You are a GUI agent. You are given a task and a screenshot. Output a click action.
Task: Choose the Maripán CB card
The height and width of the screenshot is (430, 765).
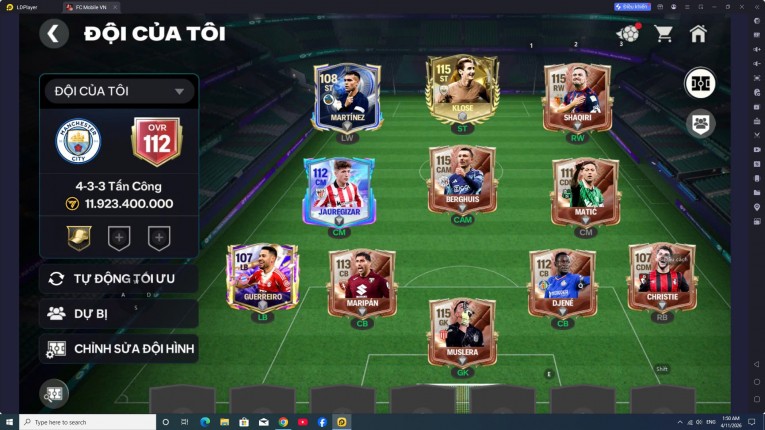[x=362, y=283]
